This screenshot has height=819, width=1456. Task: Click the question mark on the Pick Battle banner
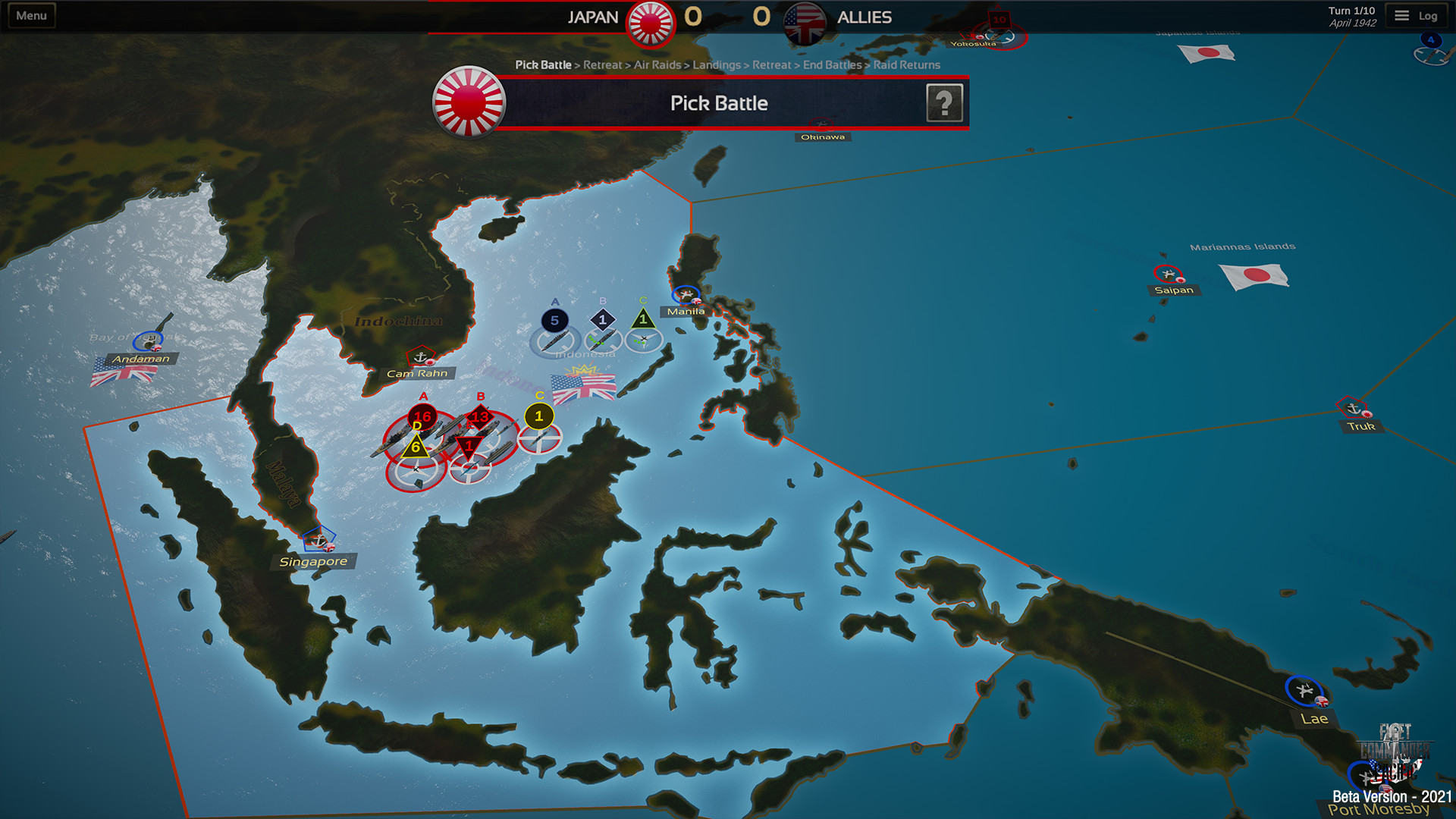pyautogui.click(x=946, y=102)
